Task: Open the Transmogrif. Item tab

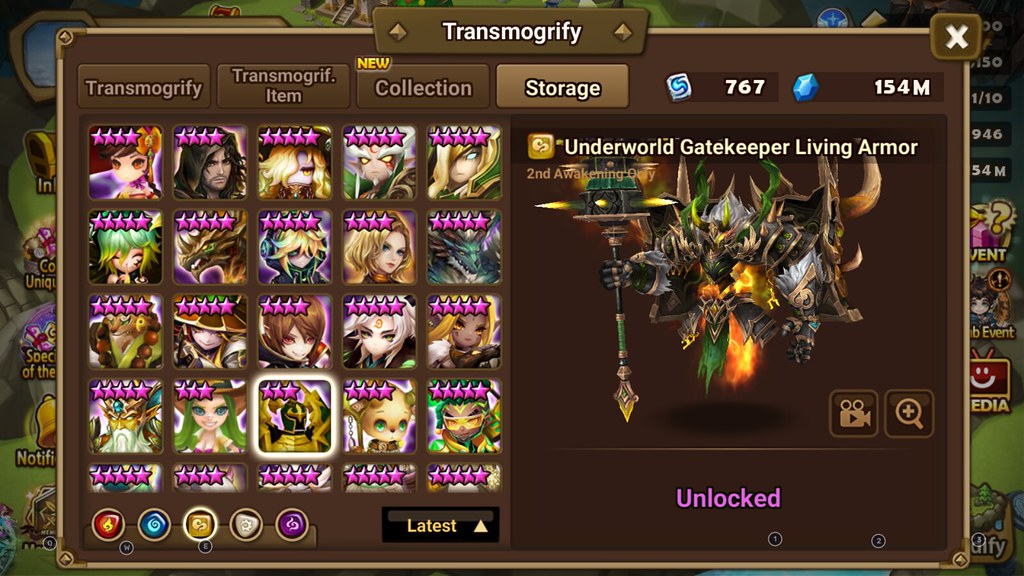Action: 283,87
